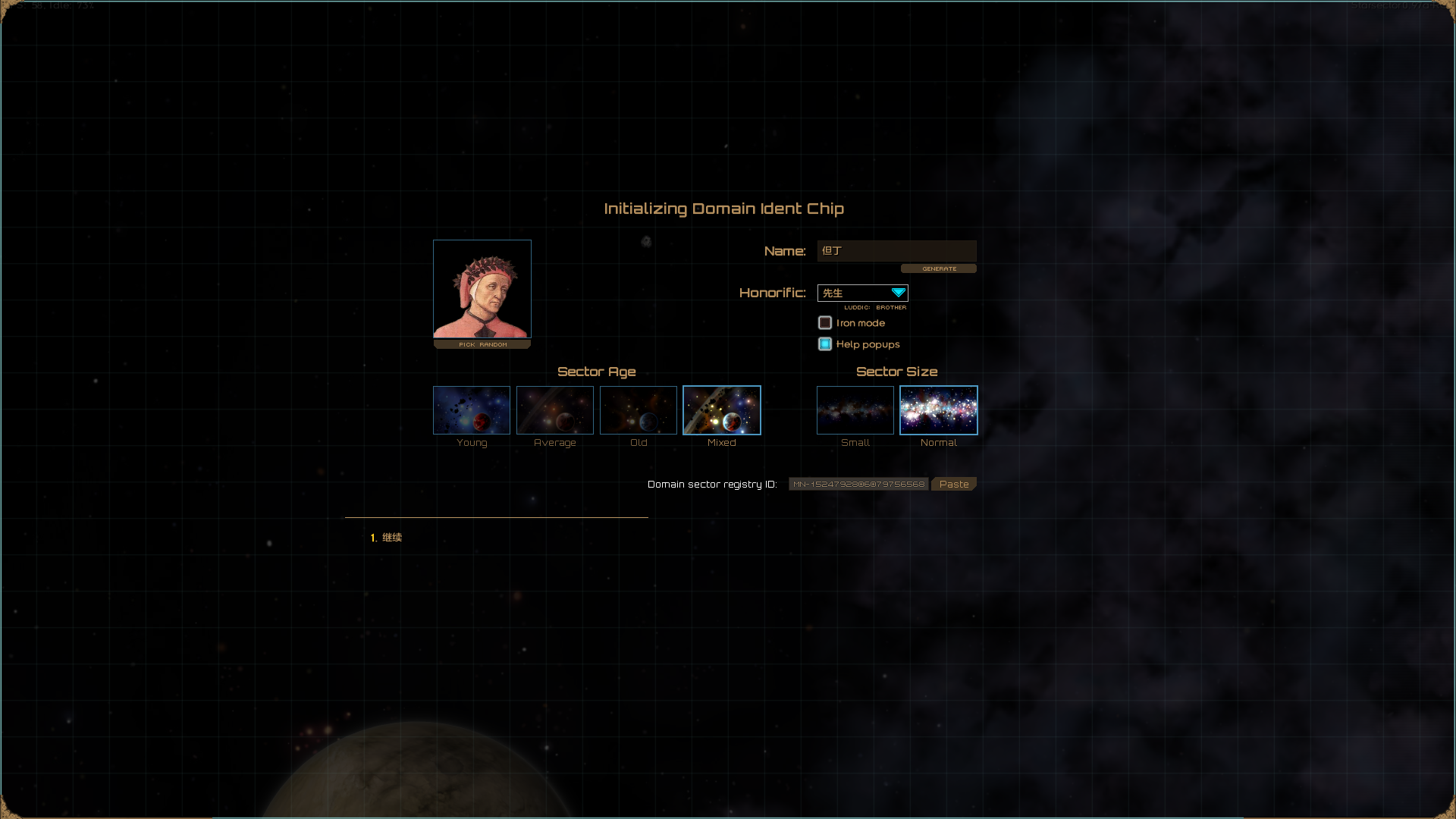
Task: Select Old sector age
Action: click(x=639, y=410)
